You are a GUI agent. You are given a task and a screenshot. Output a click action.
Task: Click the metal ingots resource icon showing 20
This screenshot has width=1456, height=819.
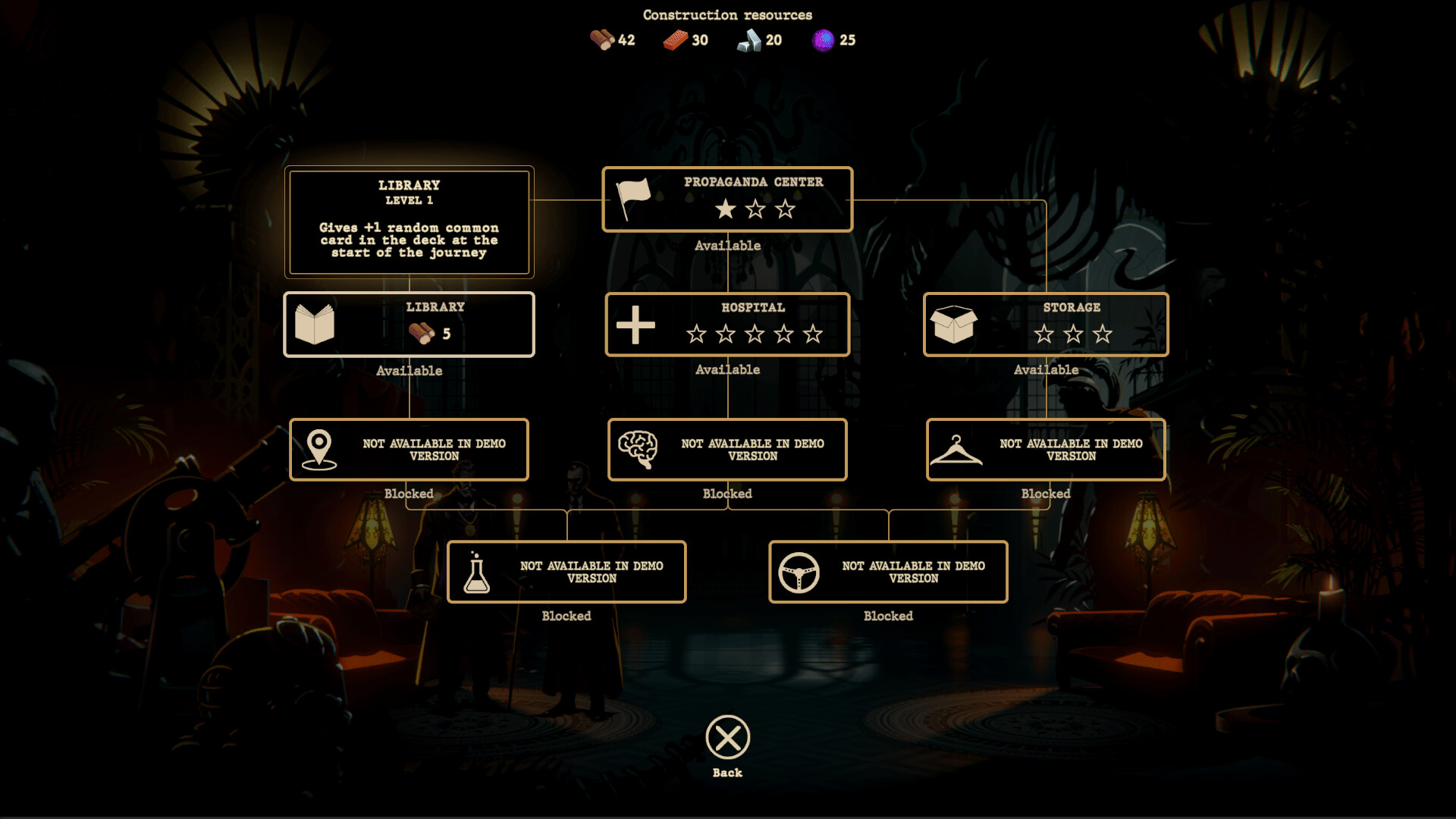point(749,38)
